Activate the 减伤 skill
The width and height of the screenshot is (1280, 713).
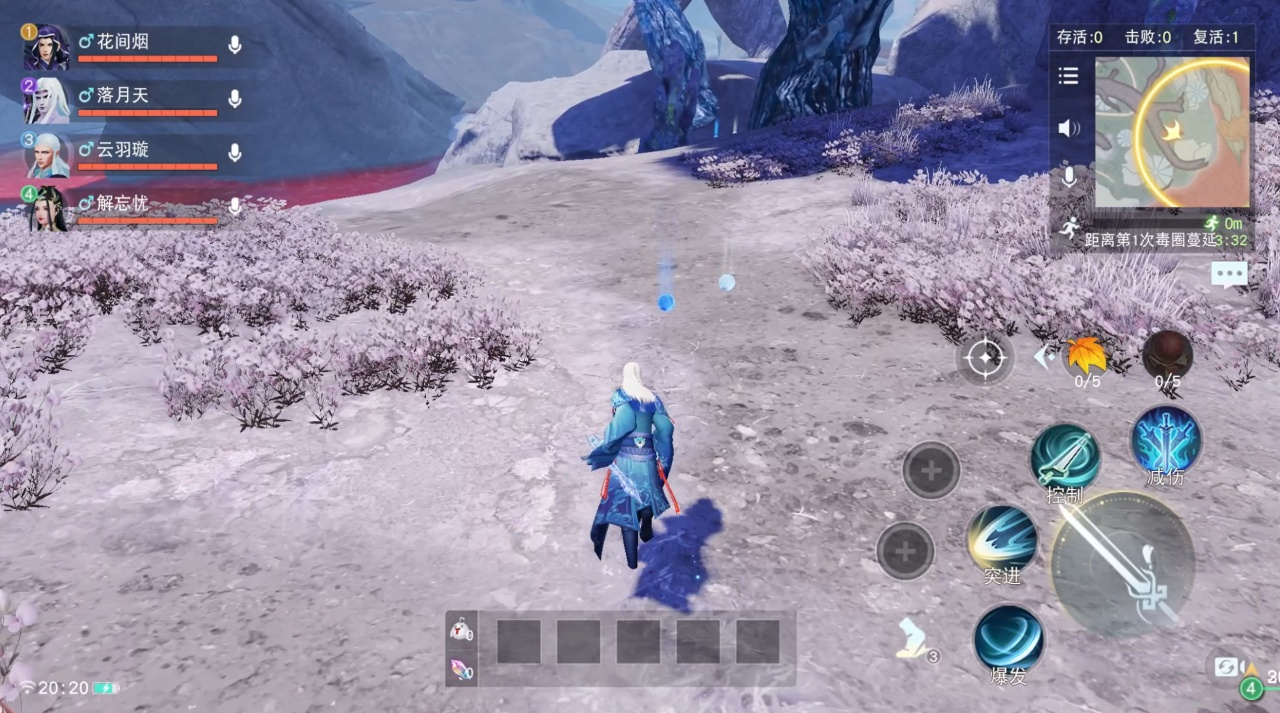(x=1166, y=441)
